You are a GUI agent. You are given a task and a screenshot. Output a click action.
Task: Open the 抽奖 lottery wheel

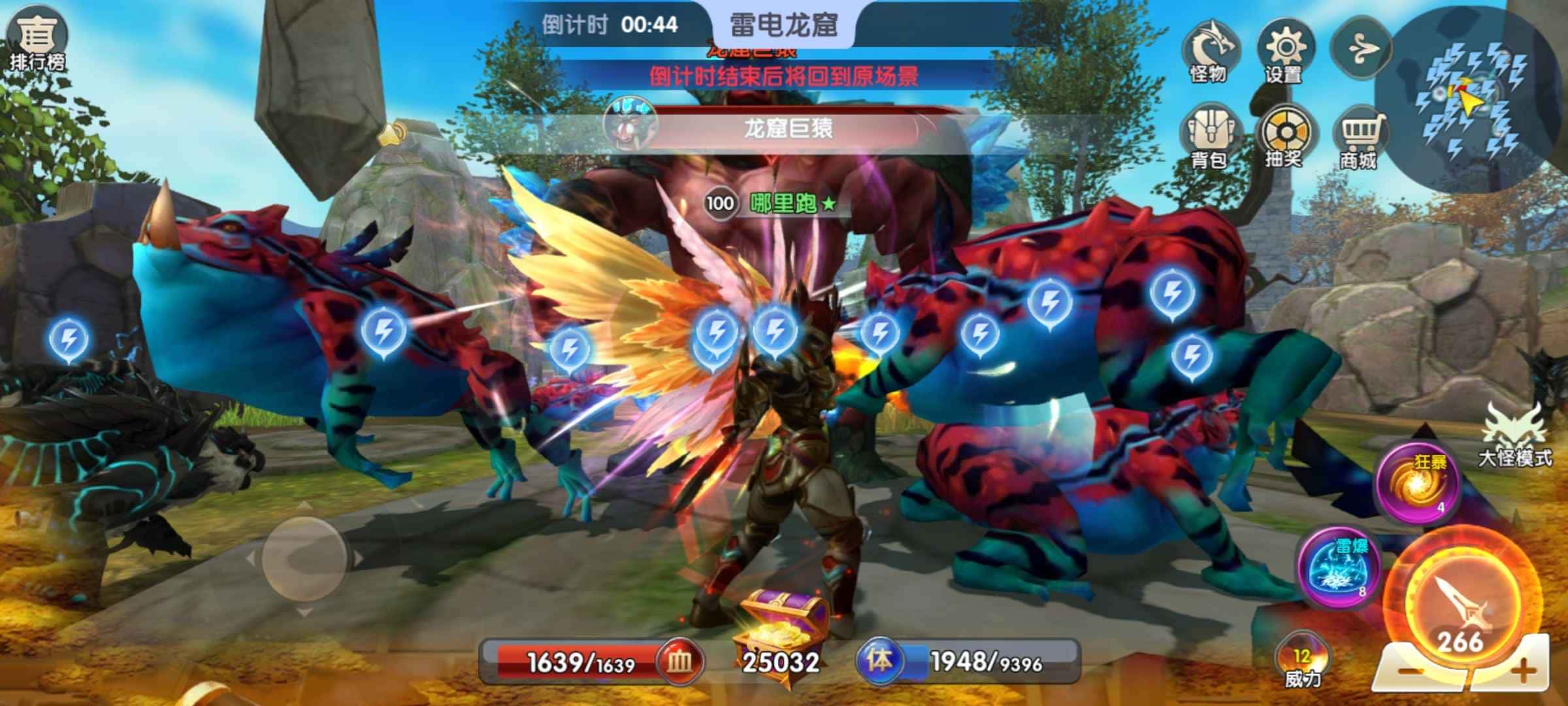coord(1284,136)
